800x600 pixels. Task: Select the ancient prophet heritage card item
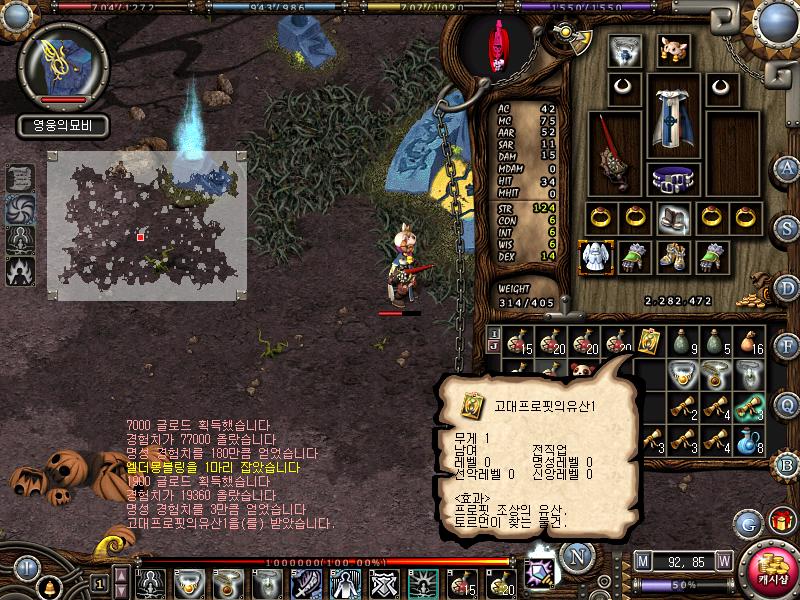647,340
